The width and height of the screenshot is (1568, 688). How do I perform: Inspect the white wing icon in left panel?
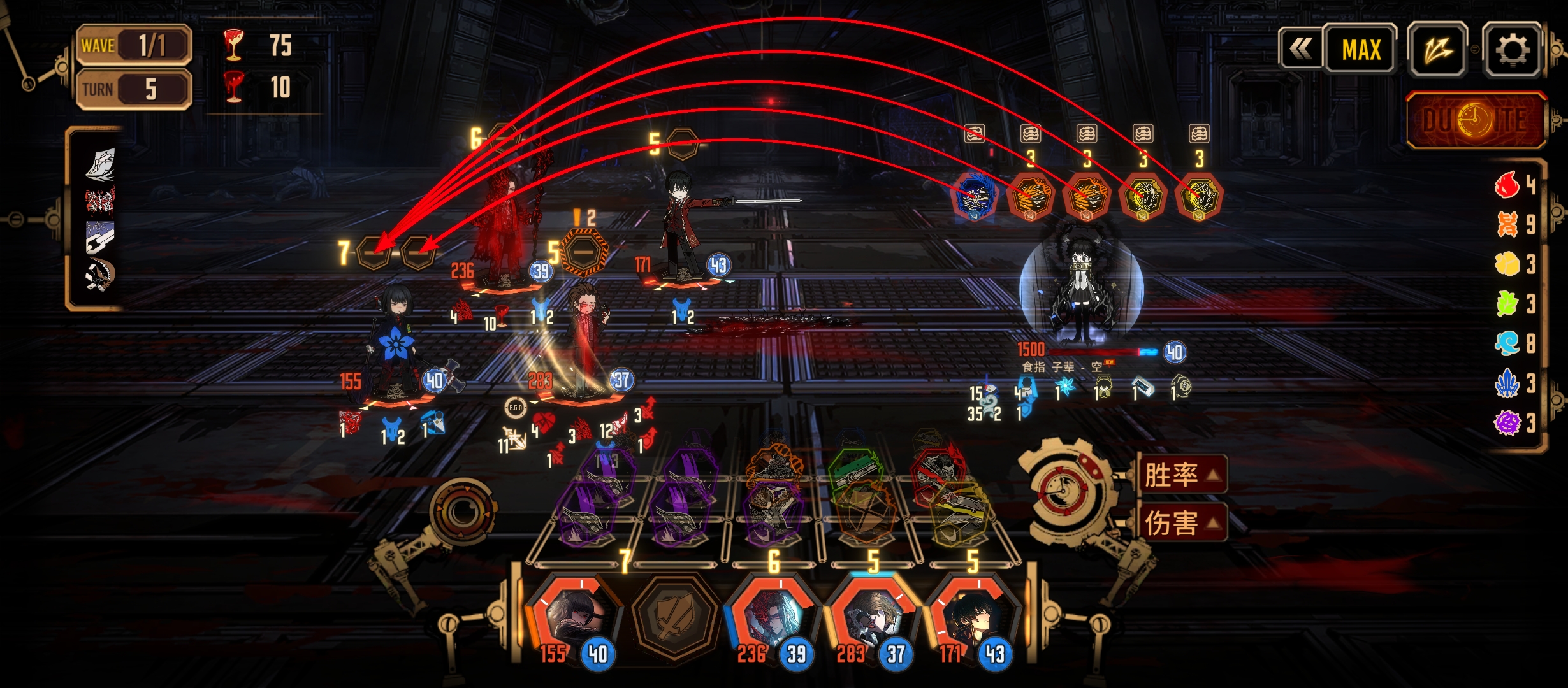pyautogui.click(x=100, y=164)
